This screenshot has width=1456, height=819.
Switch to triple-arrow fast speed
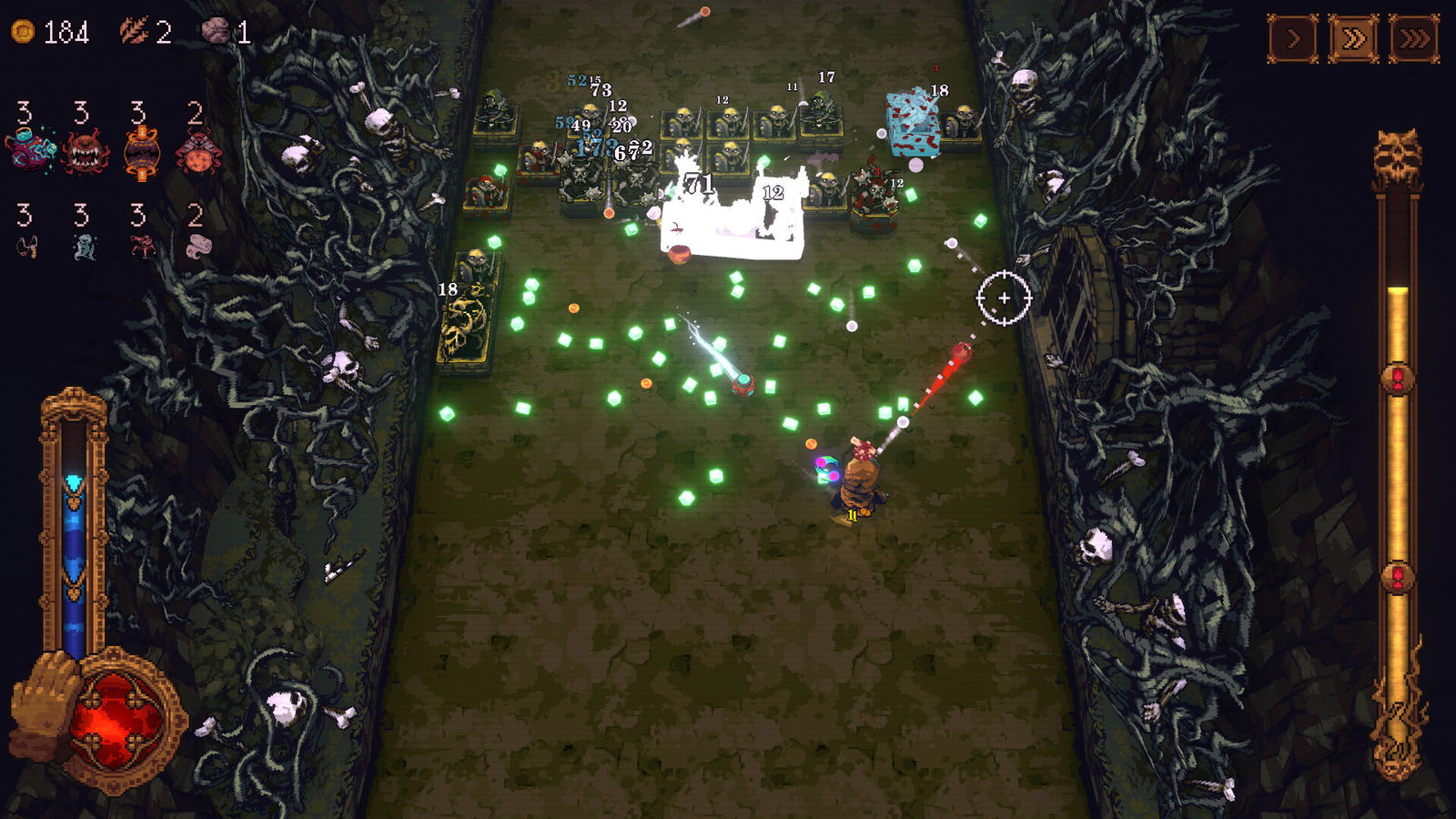[x=1414, y=39]
